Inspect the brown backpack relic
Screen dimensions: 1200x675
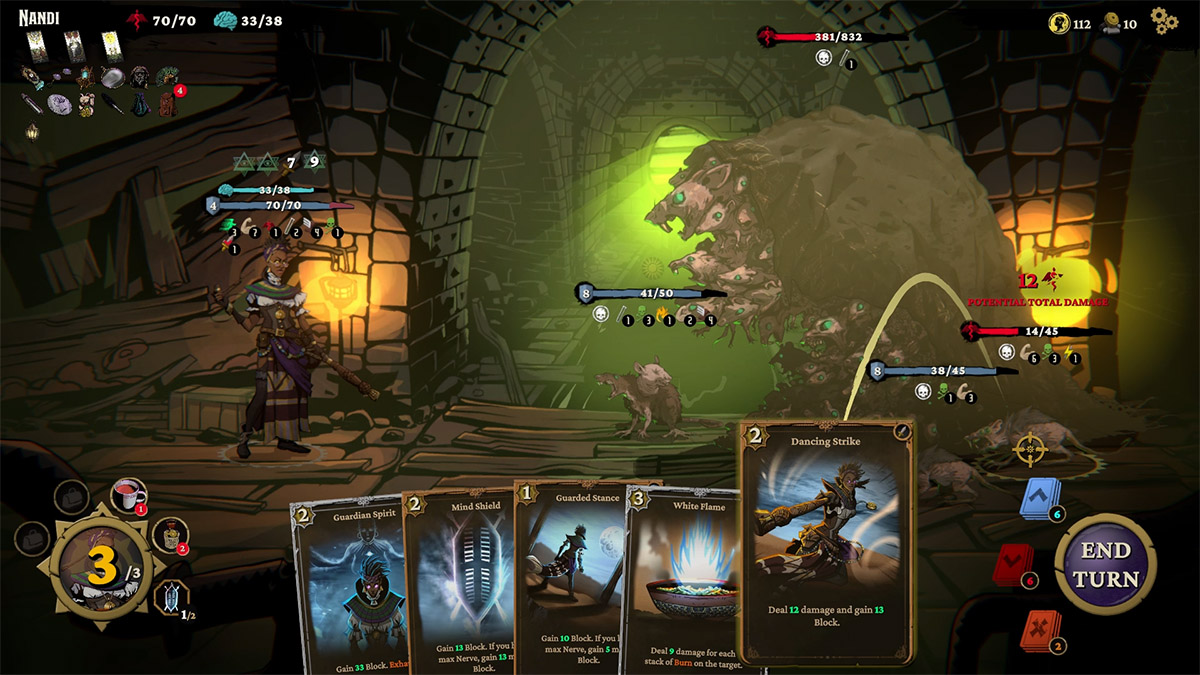click(x=166, y=103)
